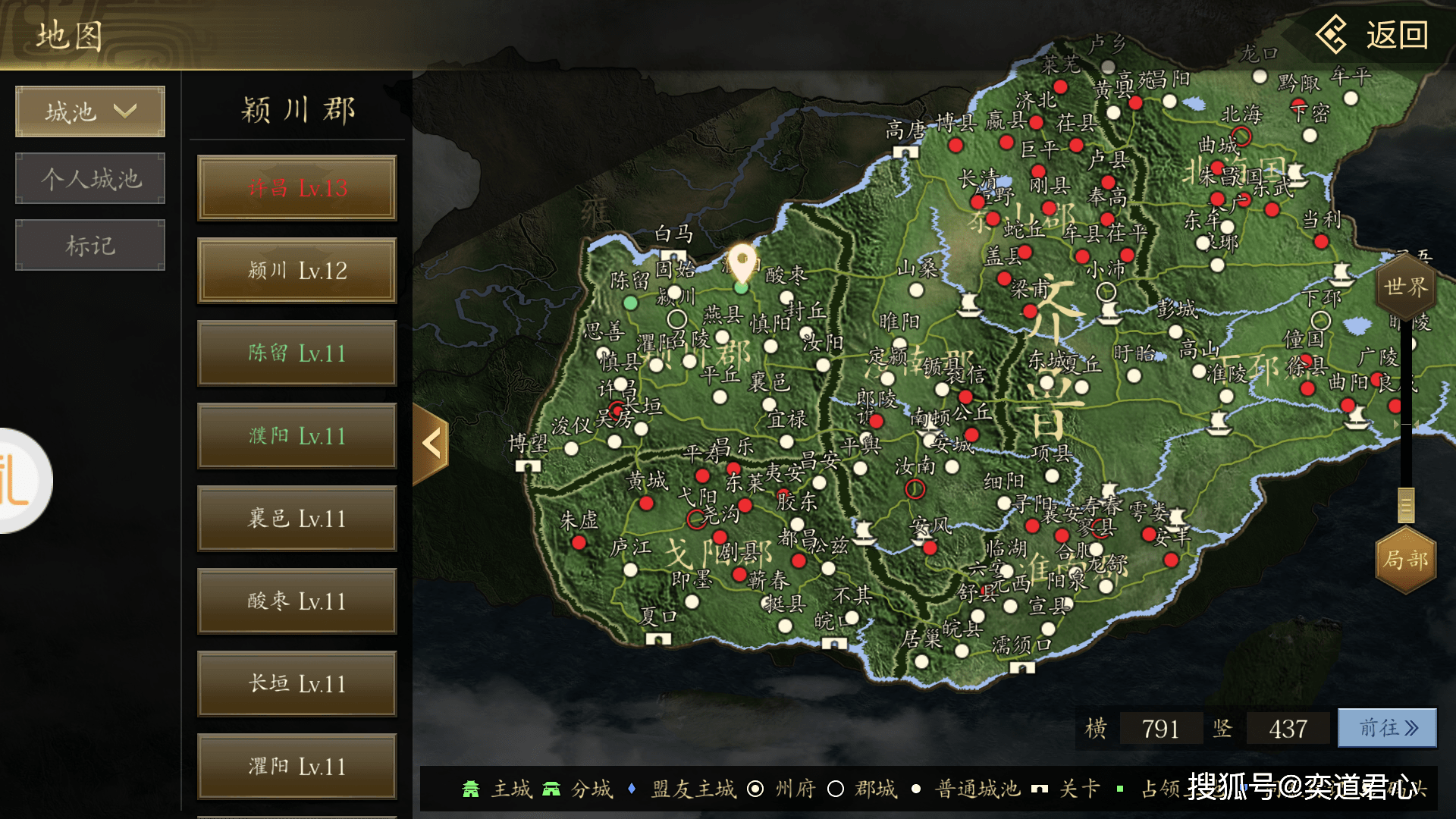Viewport: 1456px width, 819px height.
Task: Click the 竖 coordinate input field
Action: pos(1288,729)
